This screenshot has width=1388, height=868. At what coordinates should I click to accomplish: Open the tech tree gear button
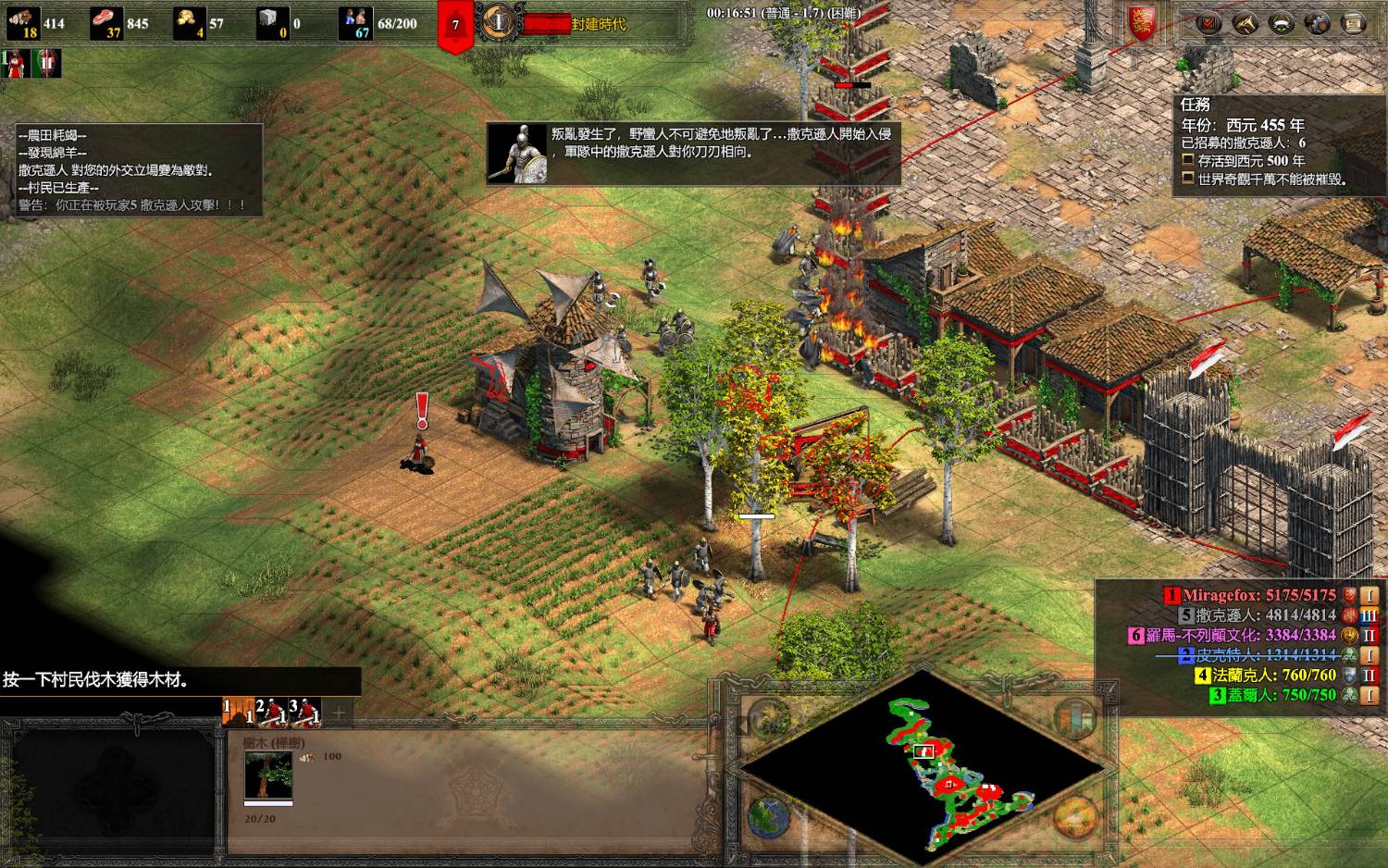tap(1317, 23)
